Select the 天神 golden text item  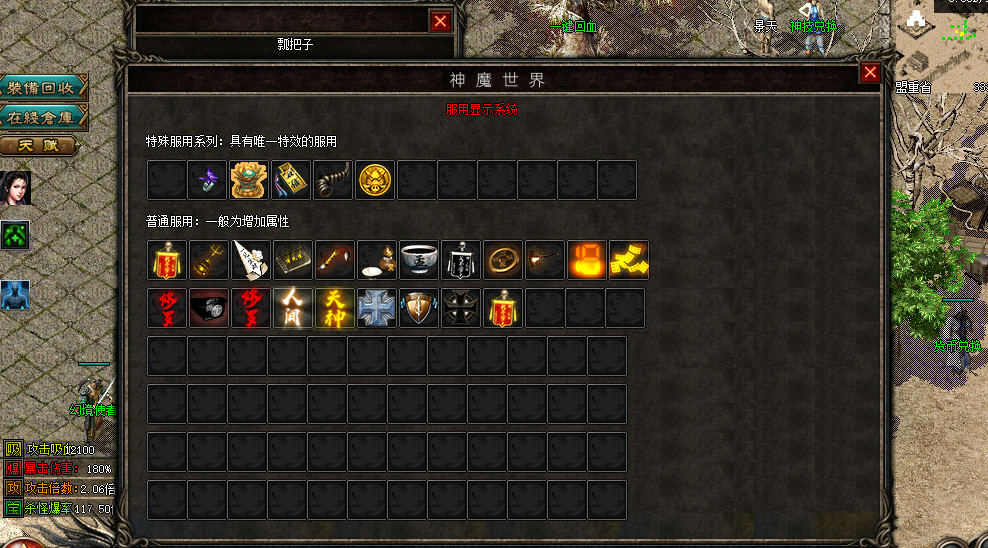[335, 308]
